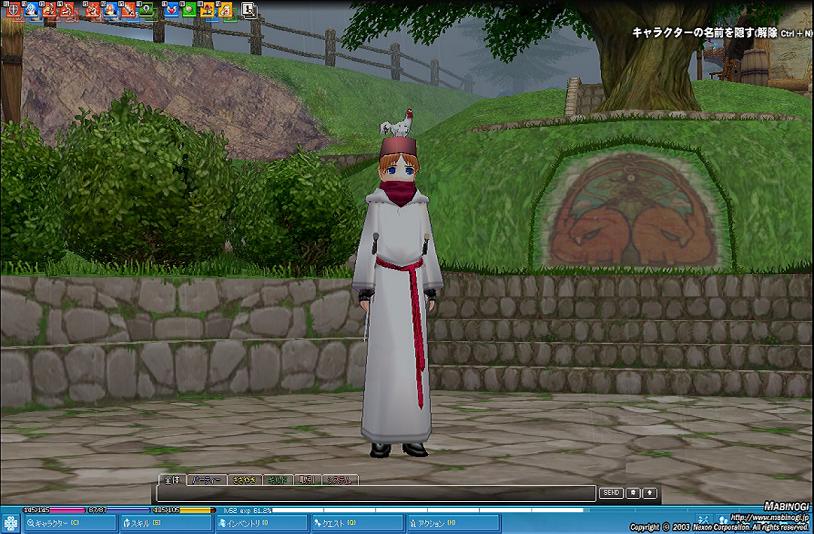Switch to the システム (System) chat tab

click(x=340, y=480)
